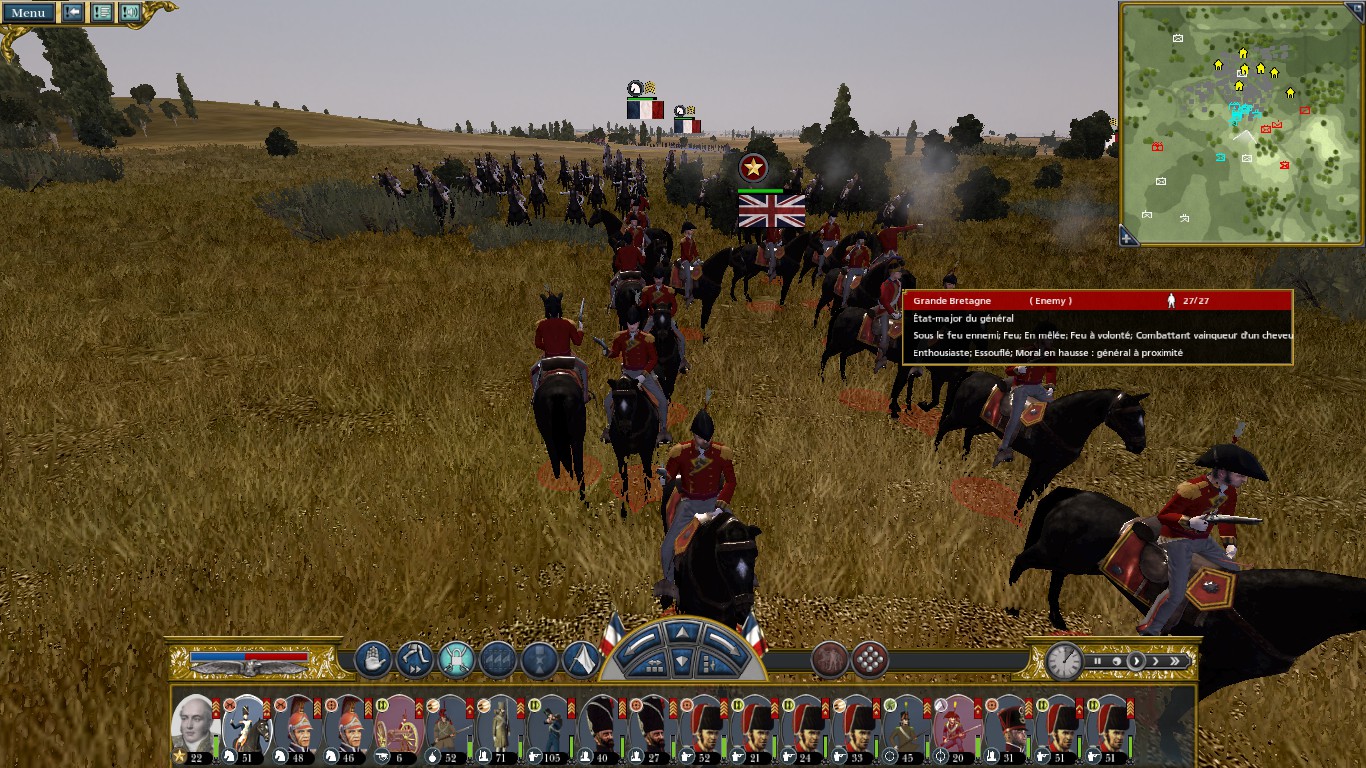Set battle to fastest forward speed
Screen dimensions: 1366x768
tap(1175, 661)
